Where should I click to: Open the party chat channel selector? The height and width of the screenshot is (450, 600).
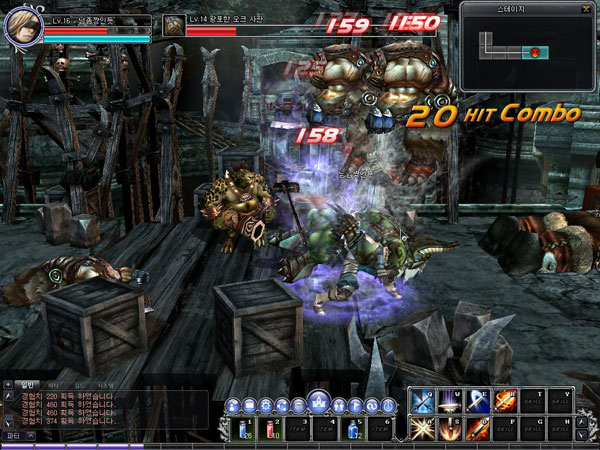click(16, 437)
